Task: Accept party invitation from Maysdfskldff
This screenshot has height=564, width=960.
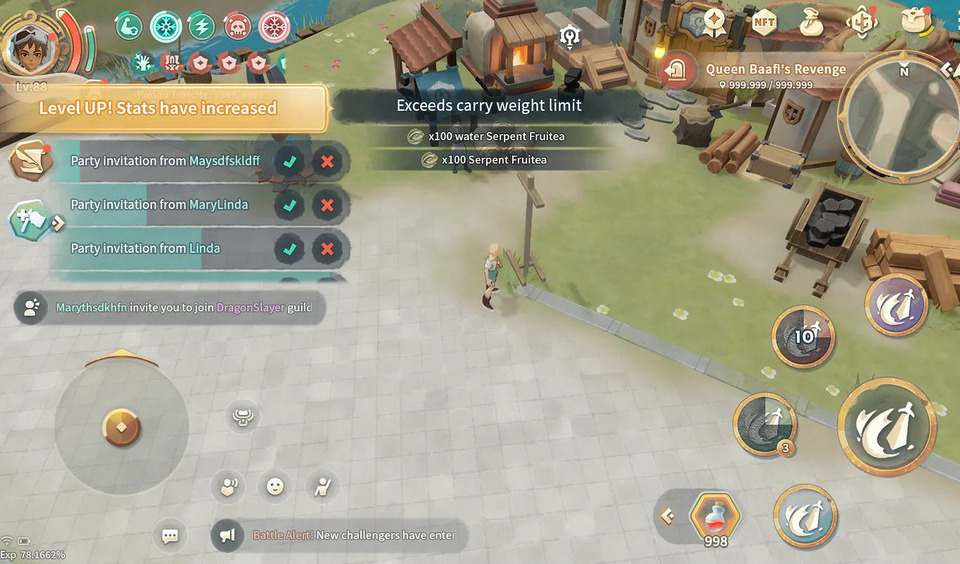Action: click(x=290, y=161)
